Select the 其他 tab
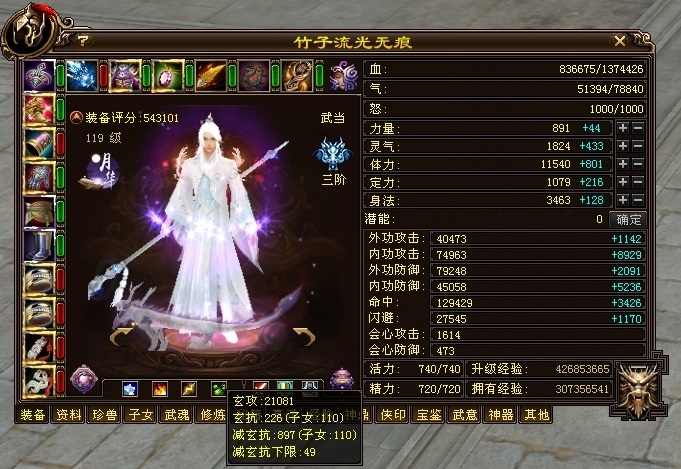Screen dimensions: 681x469 (536, 414)
